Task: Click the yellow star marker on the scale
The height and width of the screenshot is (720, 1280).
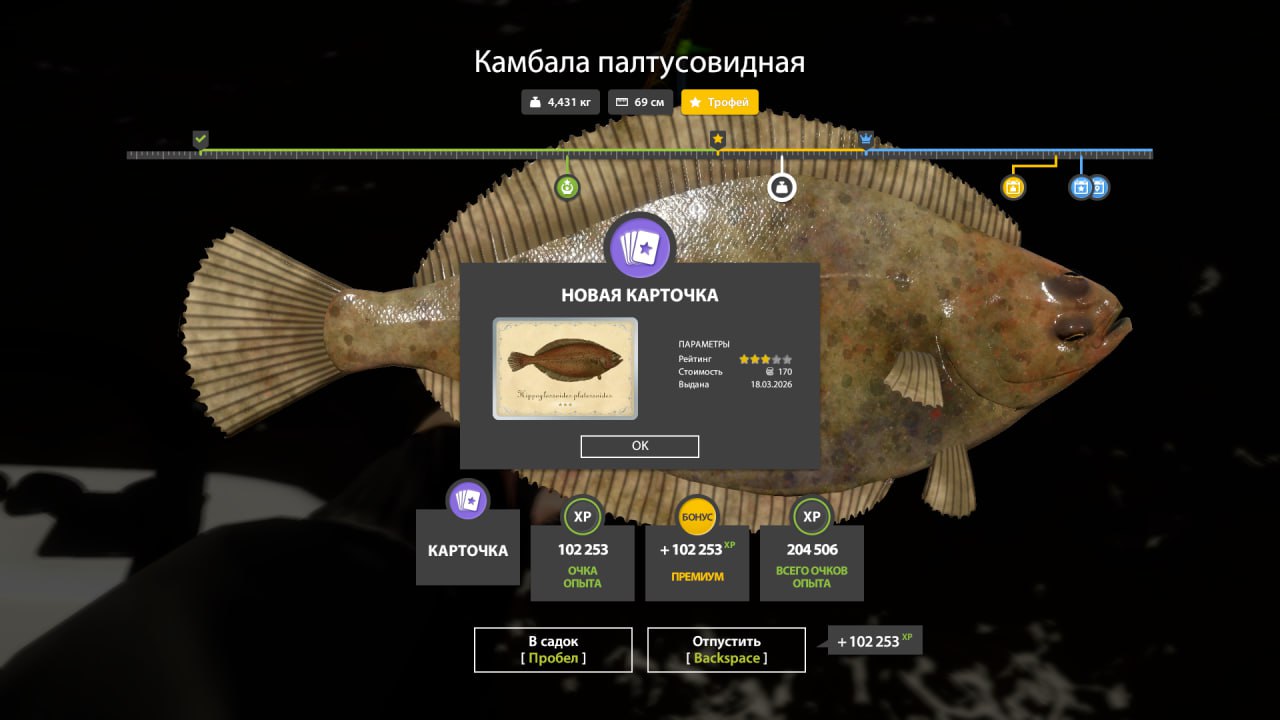Action: 718,140
